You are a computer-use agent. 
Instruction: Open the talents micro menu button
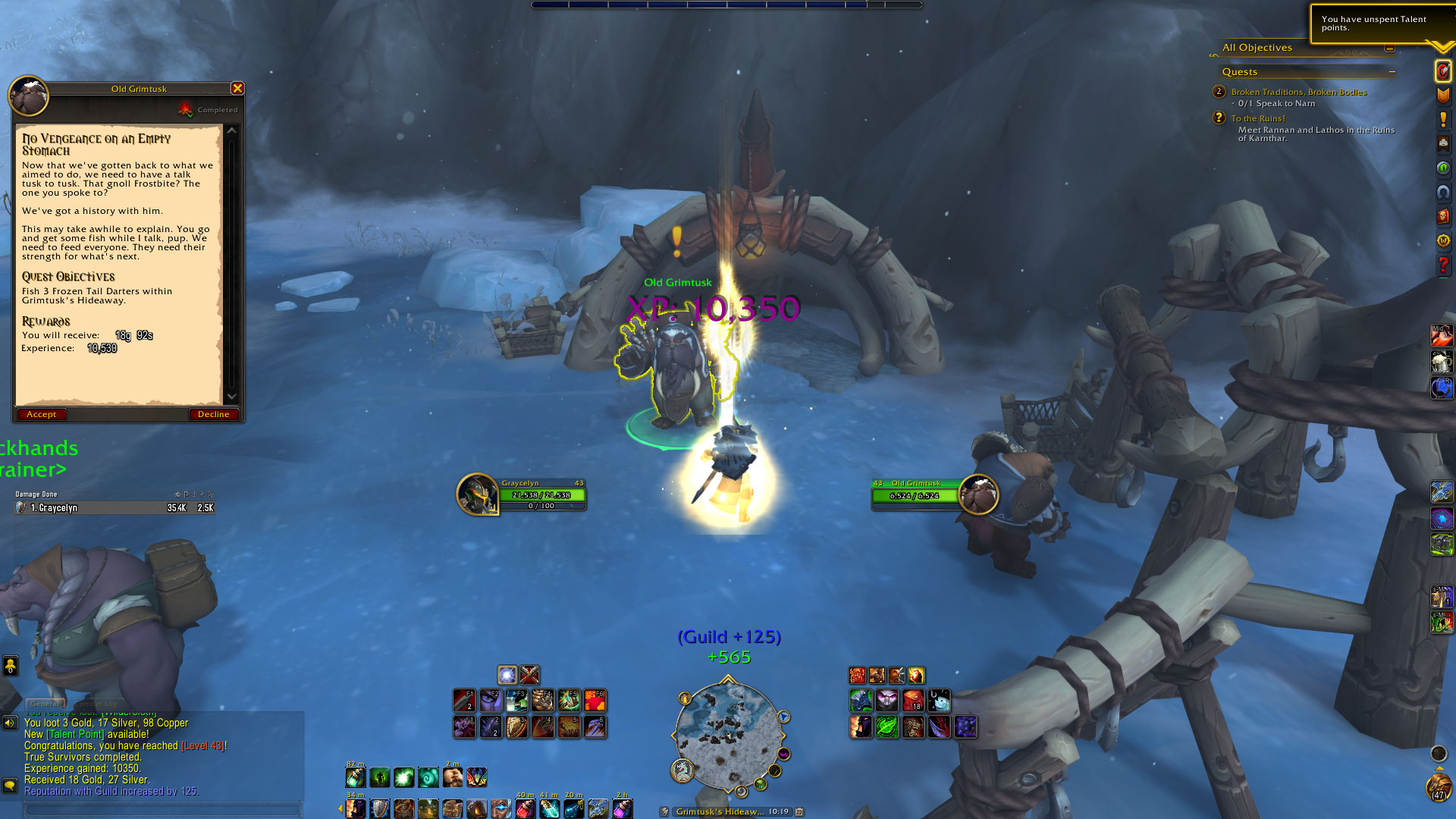pos(1443,71)
